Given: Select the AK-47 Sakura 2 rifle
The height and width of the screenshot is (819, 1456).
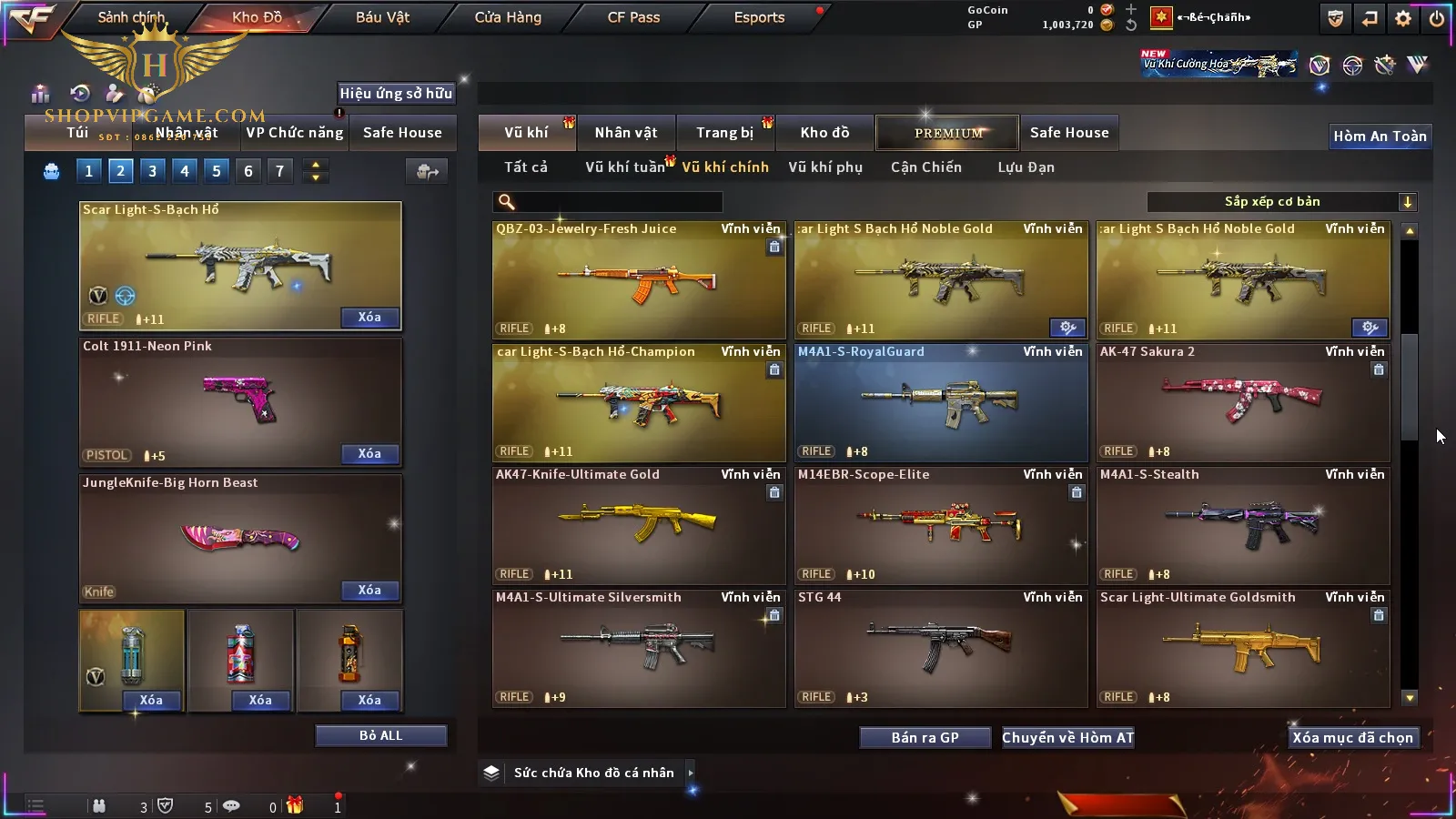Looking at the screenshot, I should (x=1243, y=402).
